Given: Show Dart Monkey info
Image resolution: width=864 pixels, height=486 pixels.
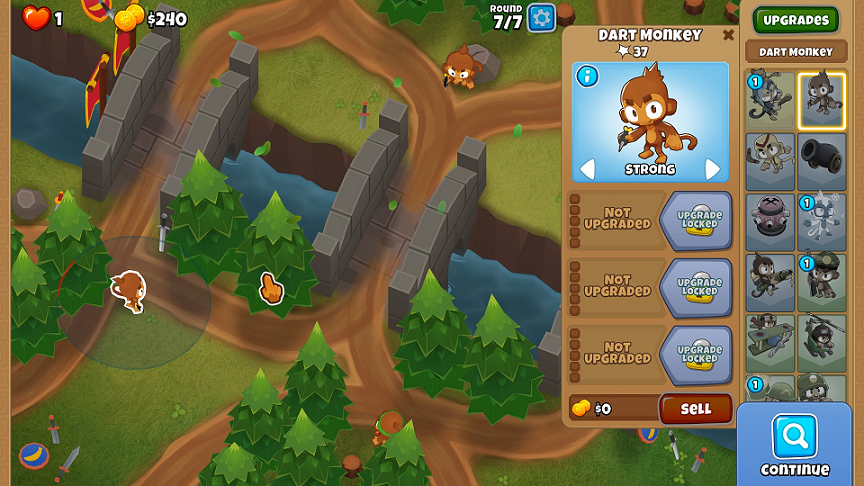Looking at the screenshot, I should [x=587, y=76].
